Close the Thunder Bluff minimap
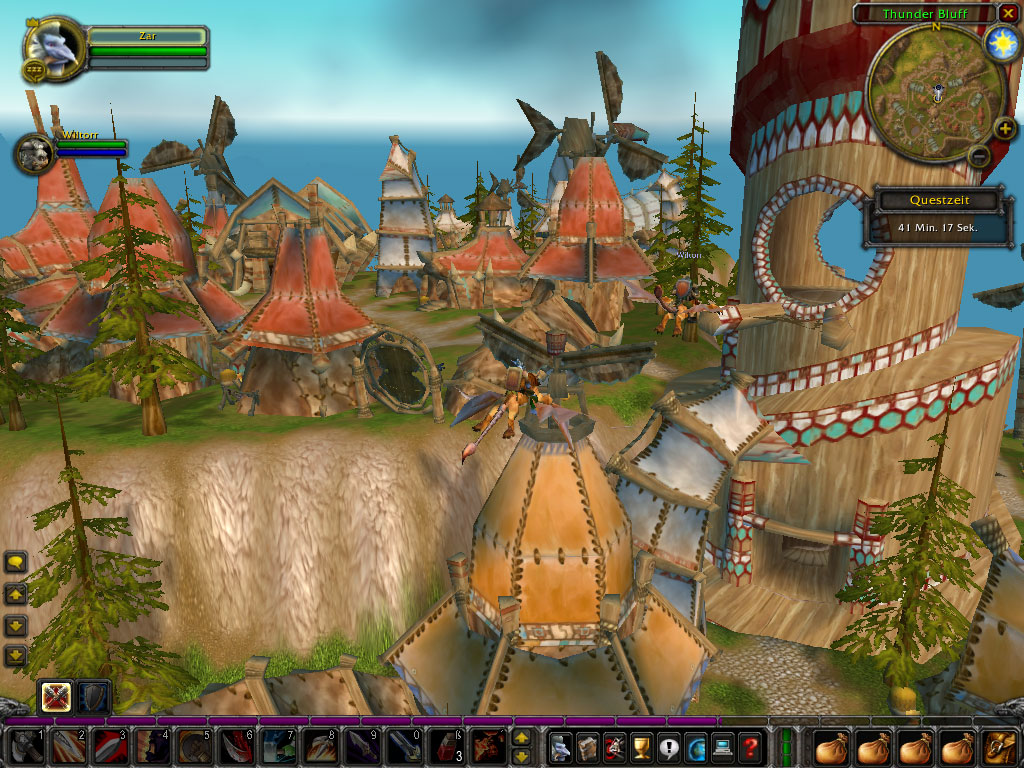1024x768 pixels. [x=1008, y=13]
